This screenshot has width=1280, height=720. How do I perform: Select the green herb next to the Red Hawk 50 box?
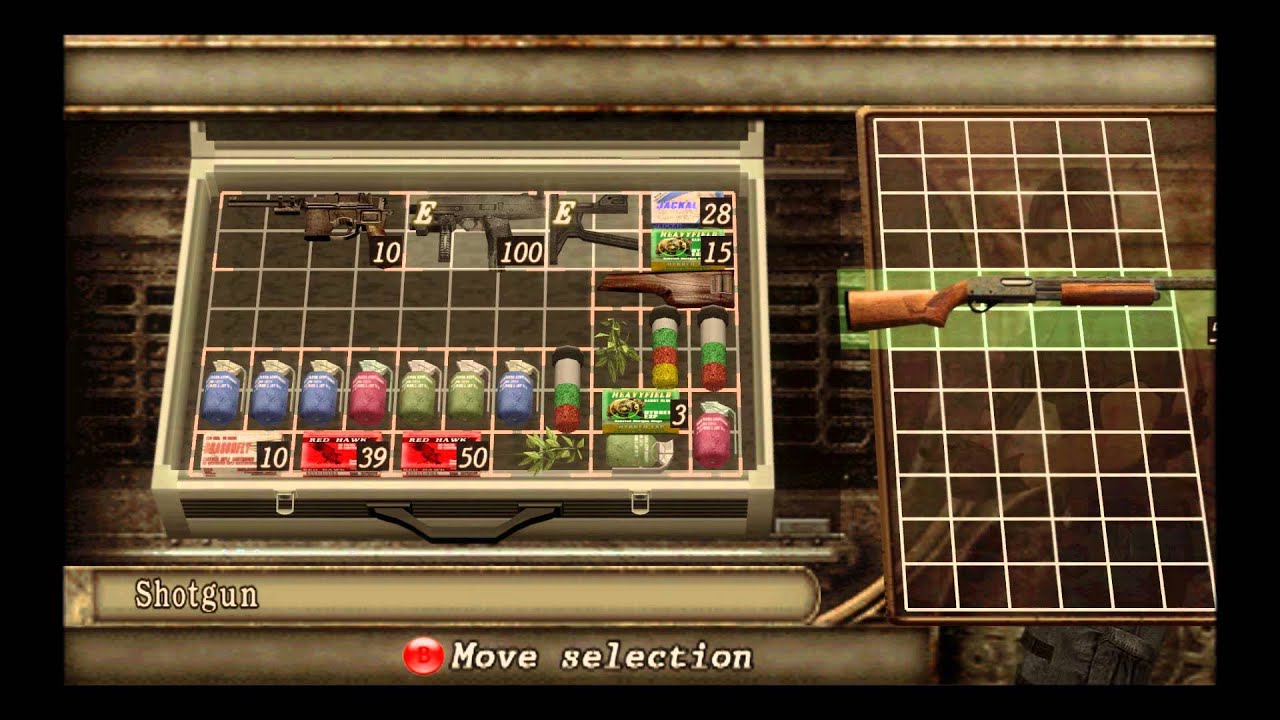click(543, 451)
